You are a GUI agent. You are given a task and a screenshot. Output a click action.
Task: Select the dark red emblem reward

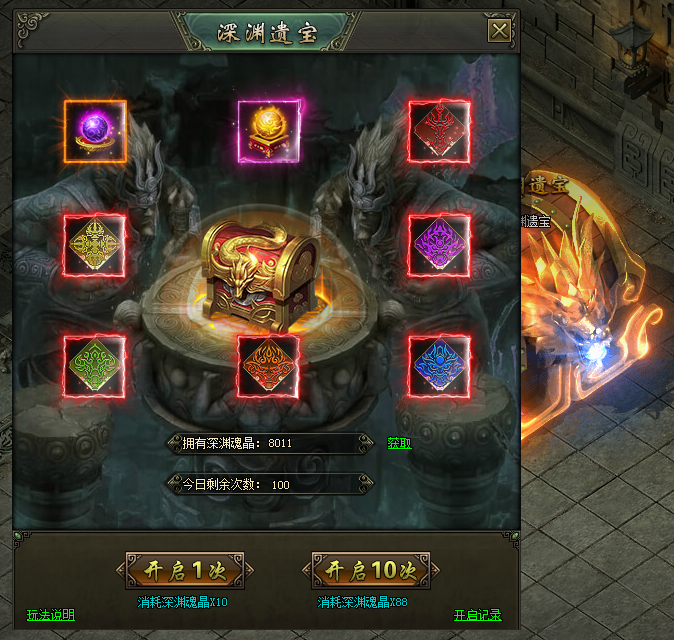click(x=440, y=131)
